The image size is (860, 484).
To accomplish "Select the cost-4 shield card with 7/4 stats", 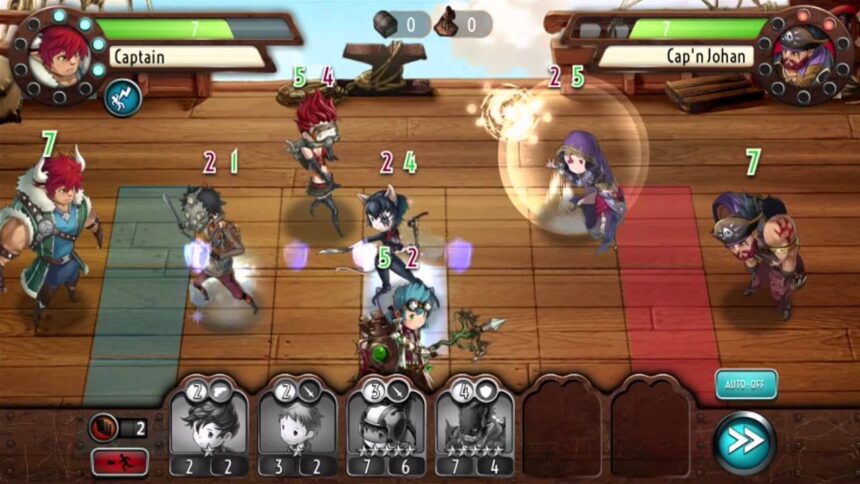I will 474,431.
